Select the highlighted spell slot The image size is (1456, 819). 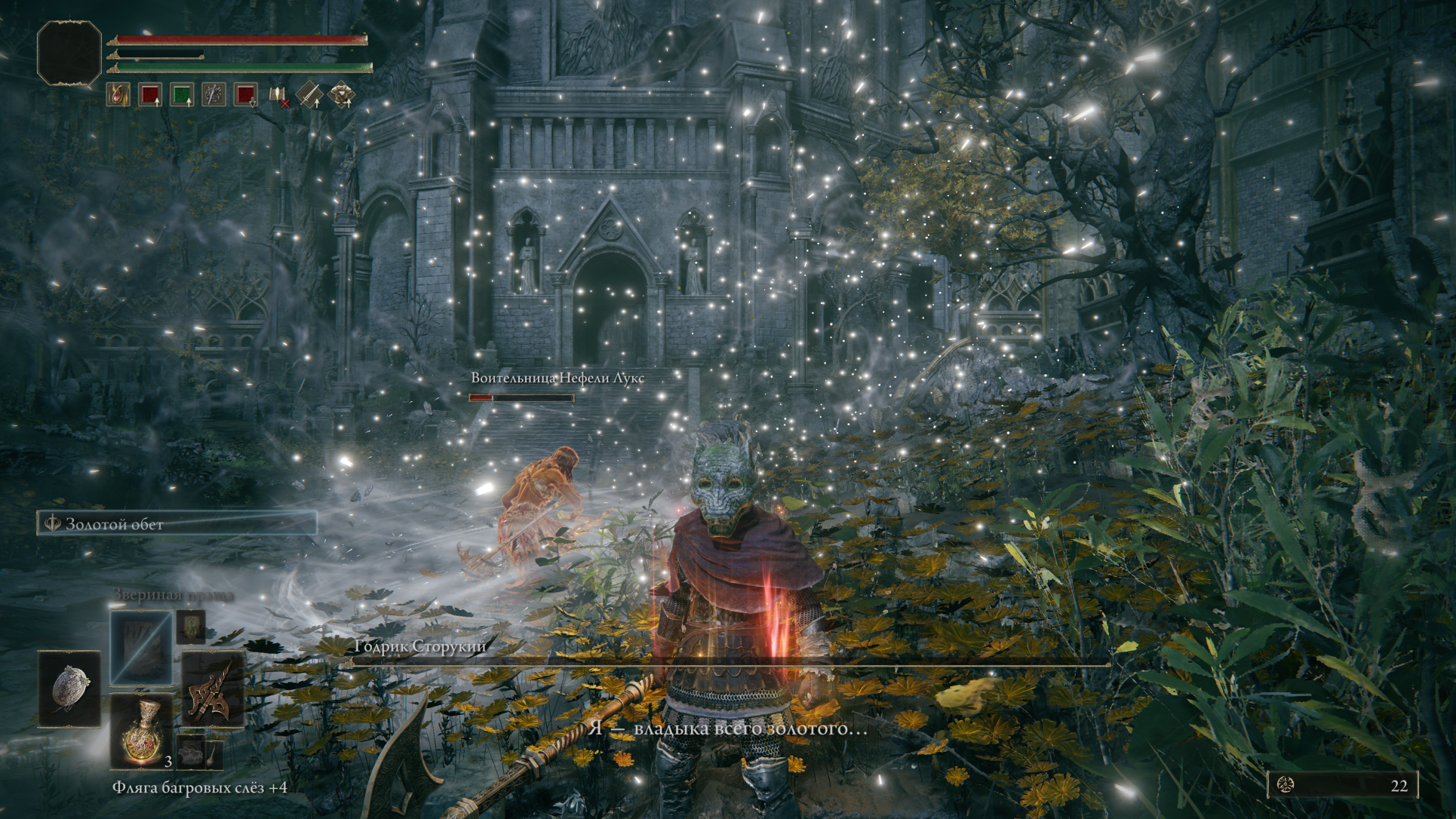click(141, 647)
